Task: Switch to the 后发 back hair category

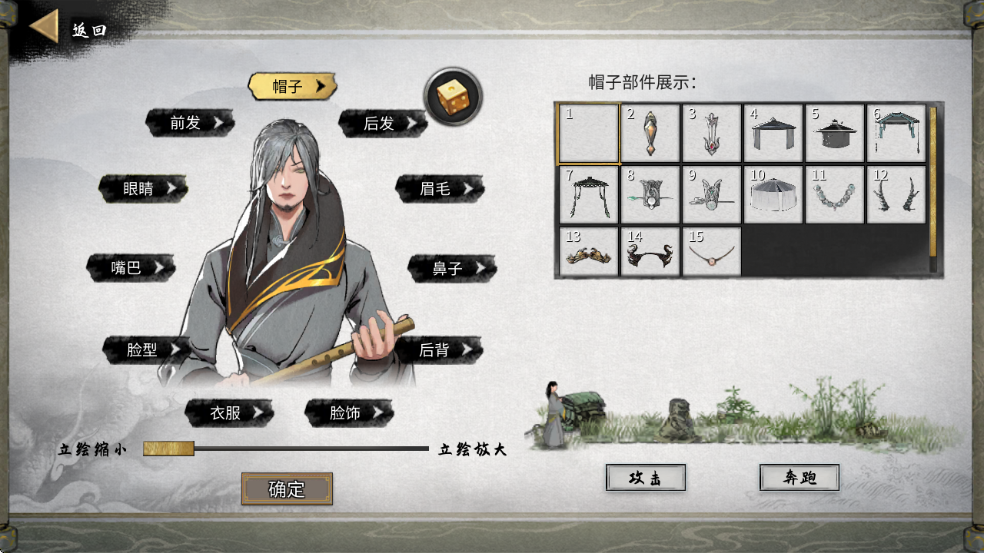Action: click(x=382, y=123)
